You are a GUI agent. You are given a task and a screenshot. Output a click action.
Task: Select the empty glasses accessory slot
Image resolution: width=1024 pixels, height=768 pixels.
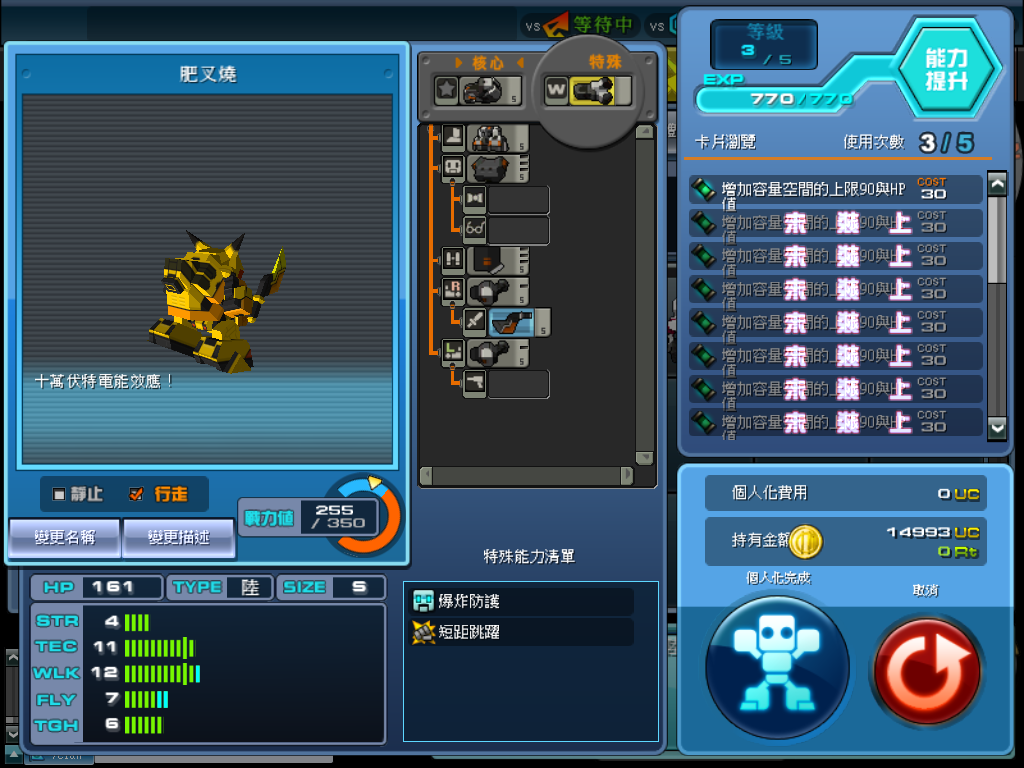(x=518, y=231)
